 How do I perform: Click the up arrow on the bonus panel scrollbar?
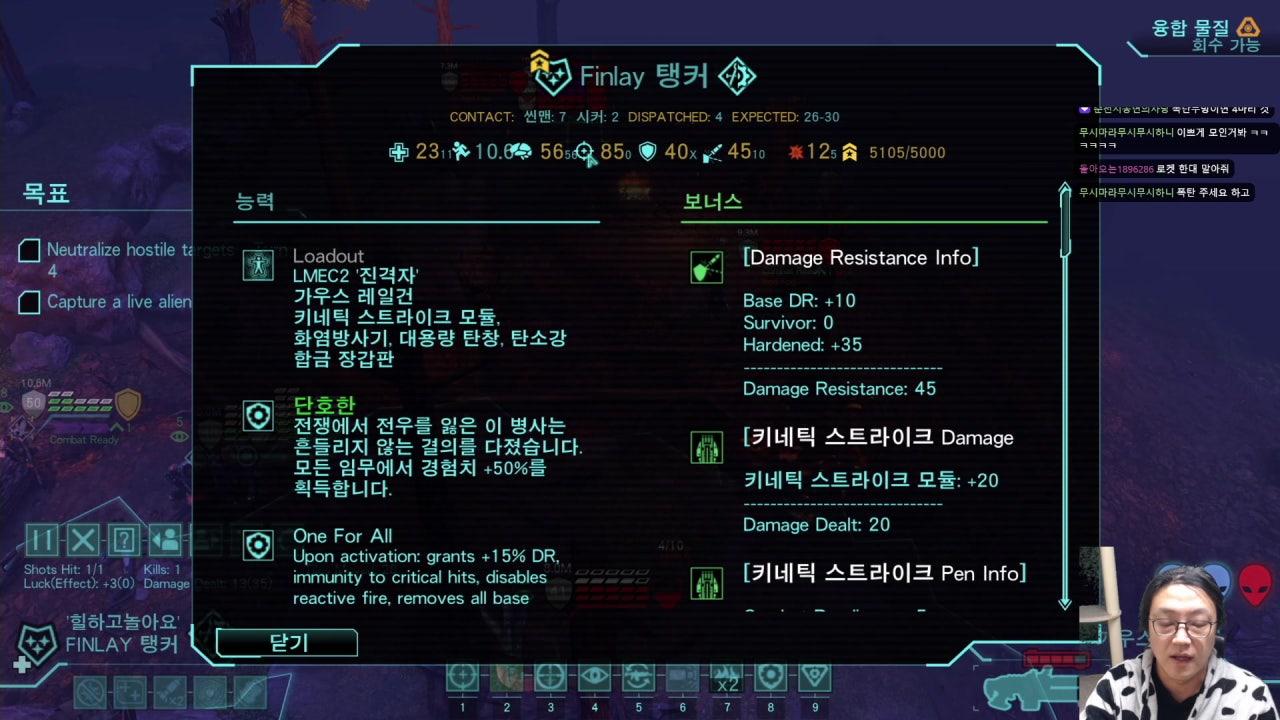point(1064,188)
